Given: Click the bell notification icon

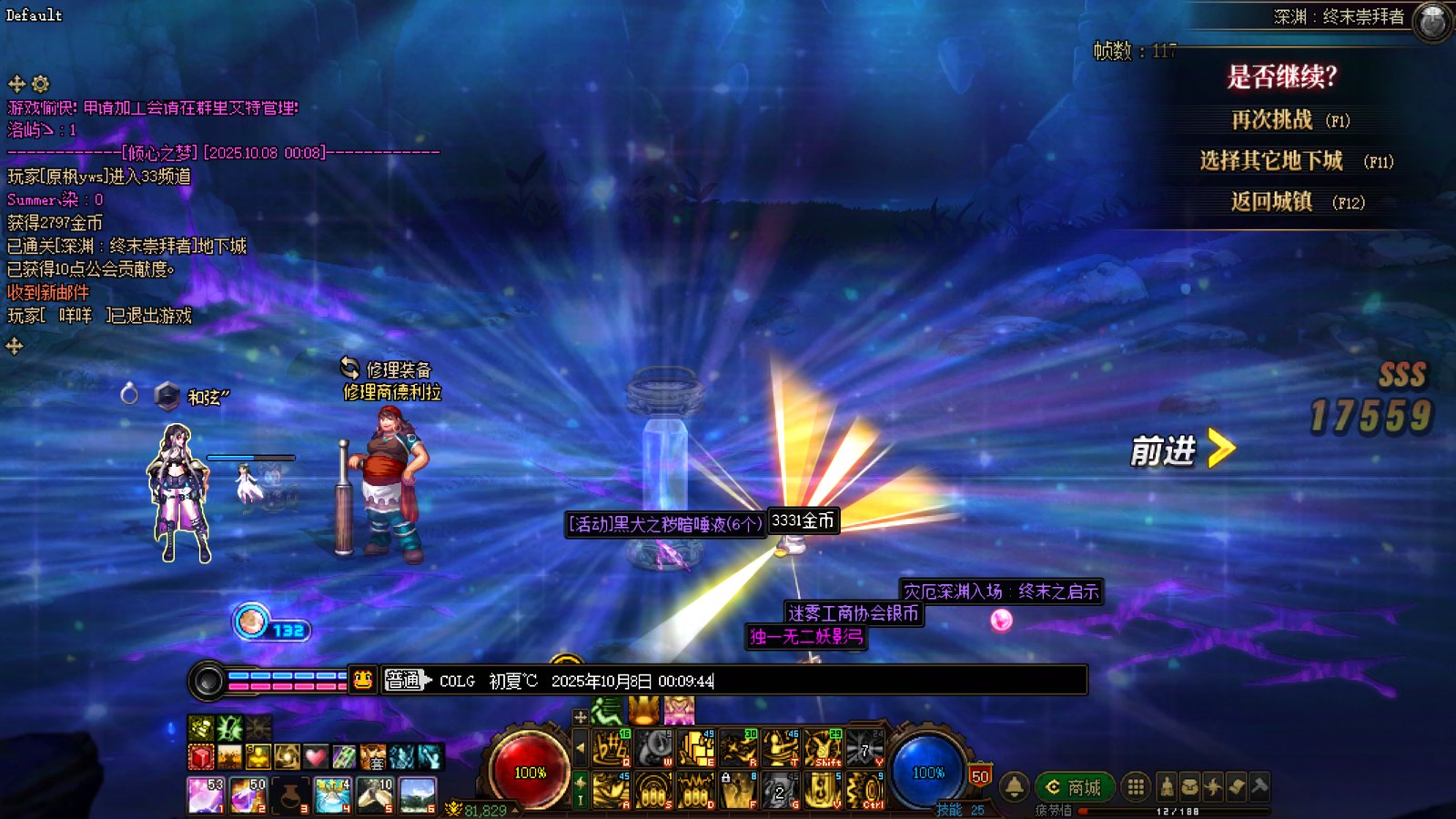Looking at the screenshot, I should [1015, 786].
